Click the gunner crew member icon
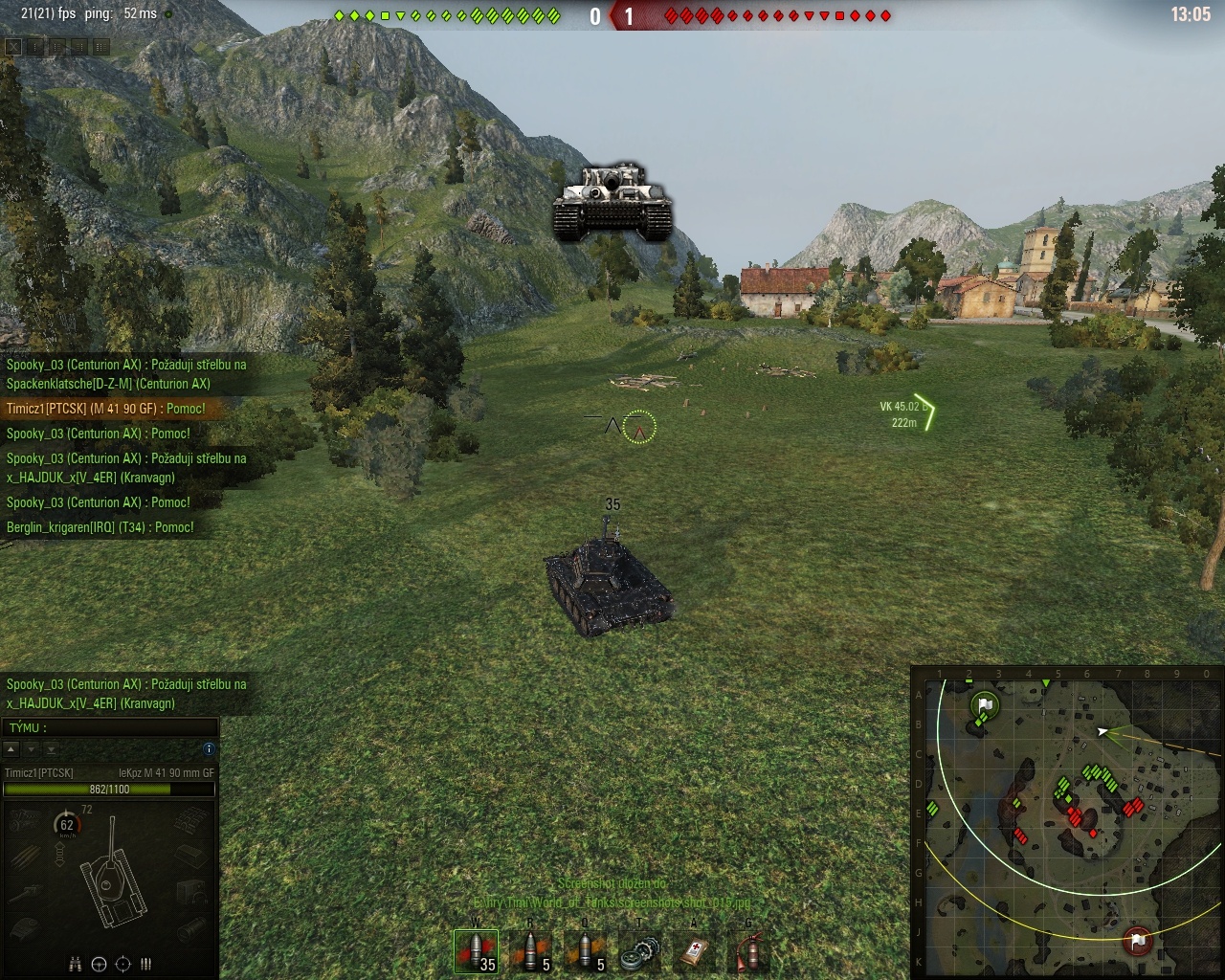Viewport: 1225px width, 980px height. click(123, 964)
